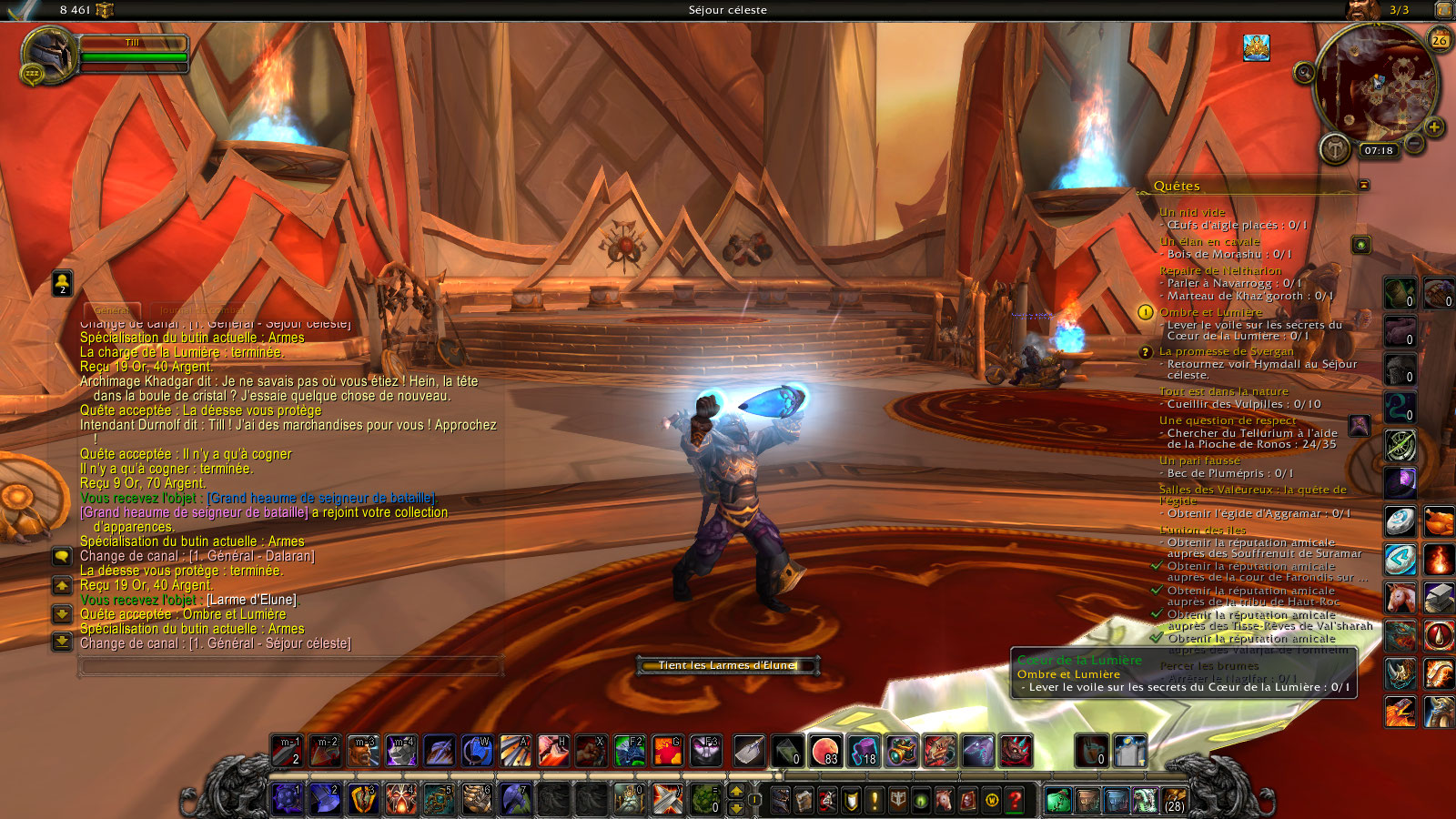Screen dimensions: 1456x819
Task: Jump chat to the bottom with the arrow button
Action: [x=62, y=642]
